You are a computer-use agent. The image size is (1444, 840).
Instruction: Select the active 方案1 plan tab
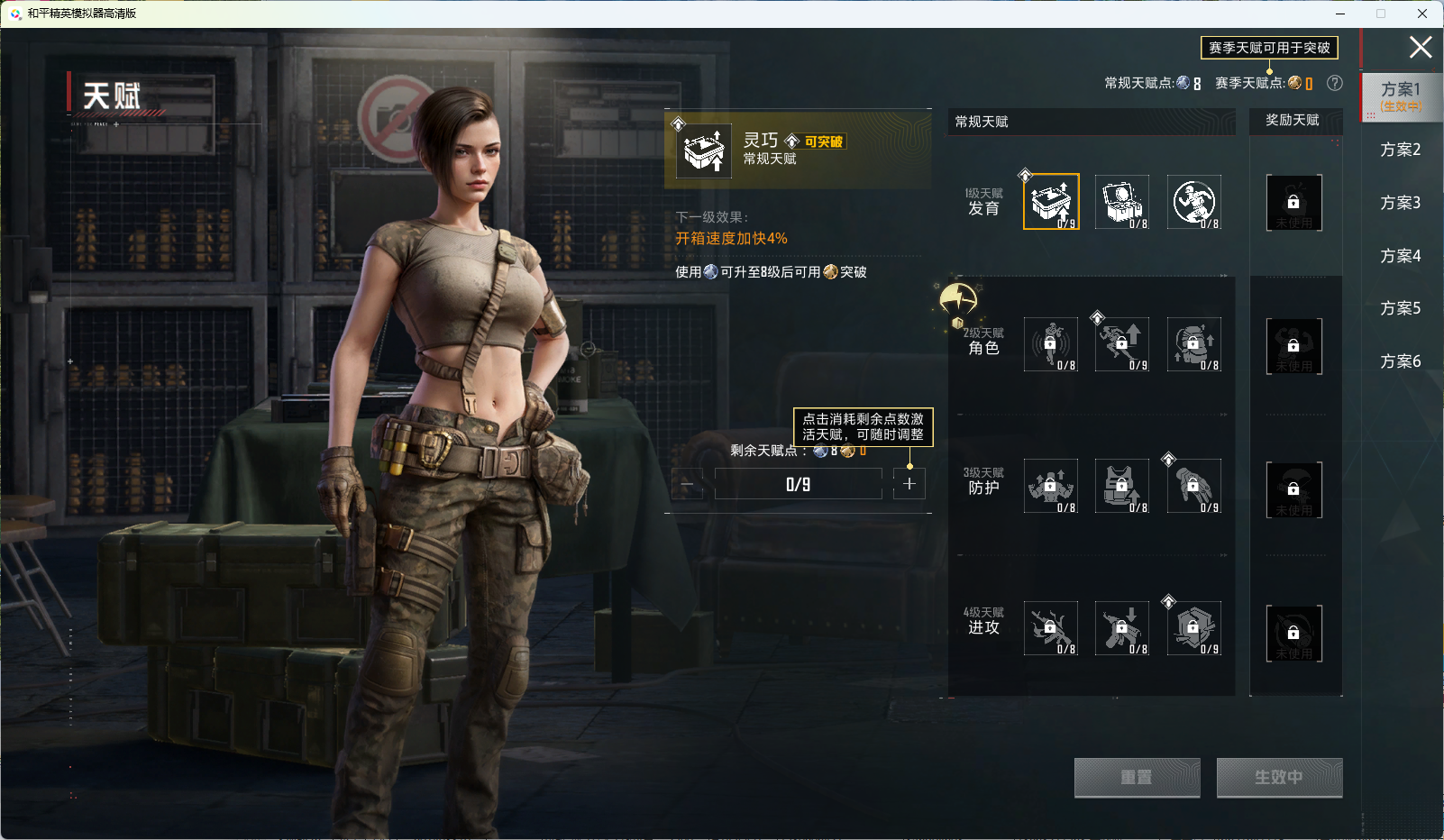coord(1401,96)
